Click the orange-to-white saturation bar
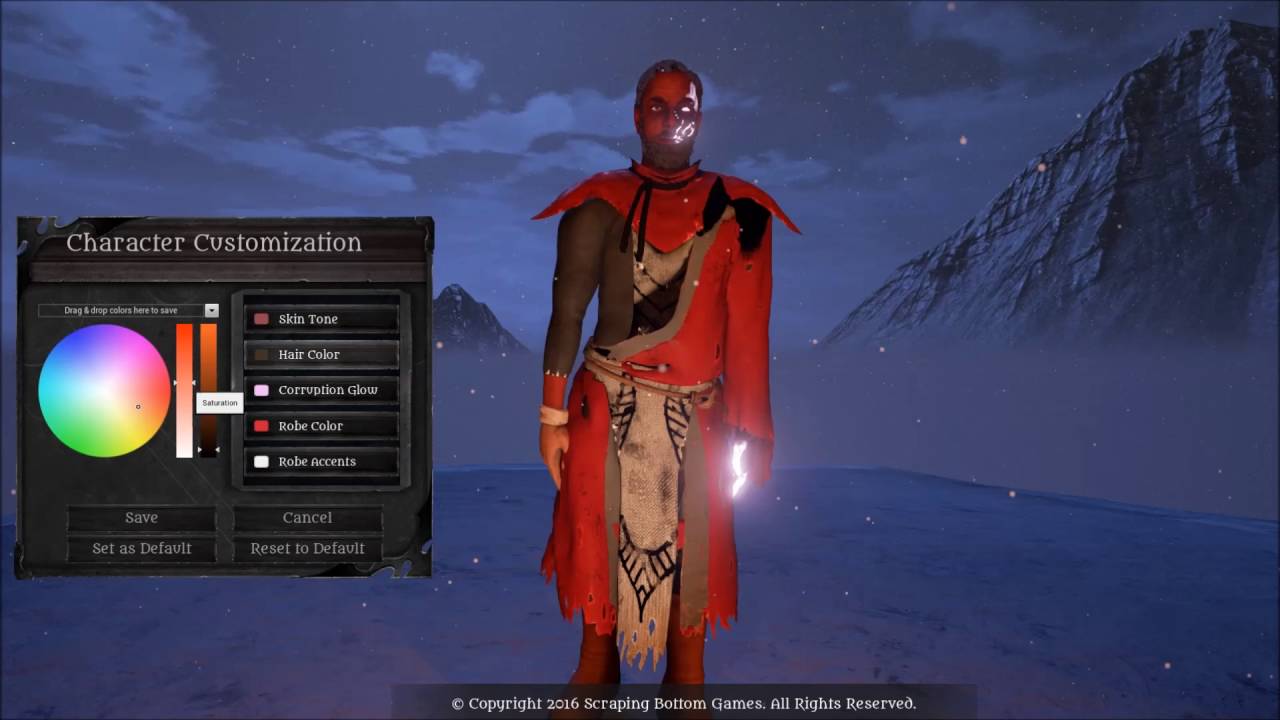1280x720 pixels. 184,390
